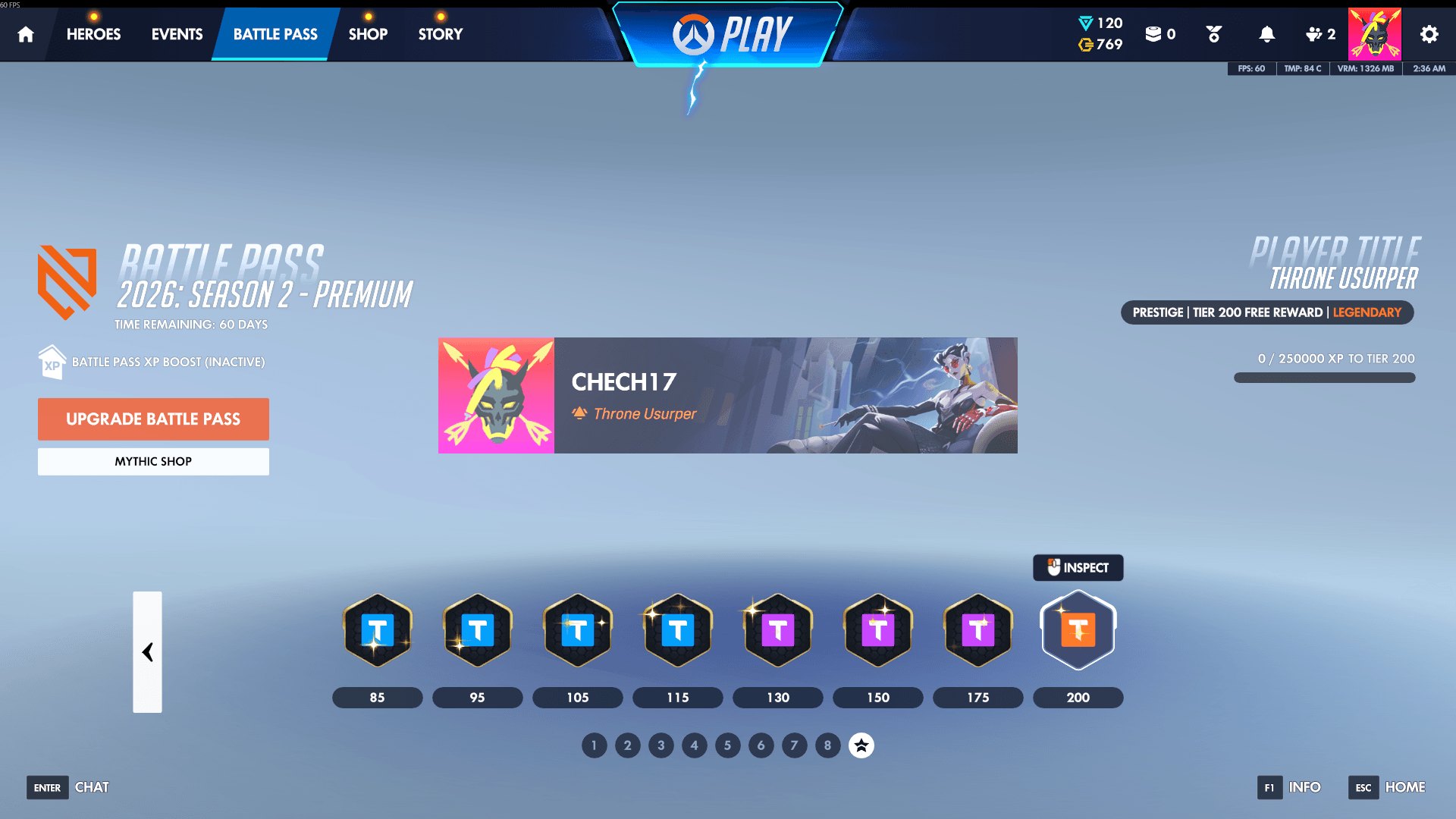Collapse tiers using the left arrow

pyautogui.click(x=148, y=652)
